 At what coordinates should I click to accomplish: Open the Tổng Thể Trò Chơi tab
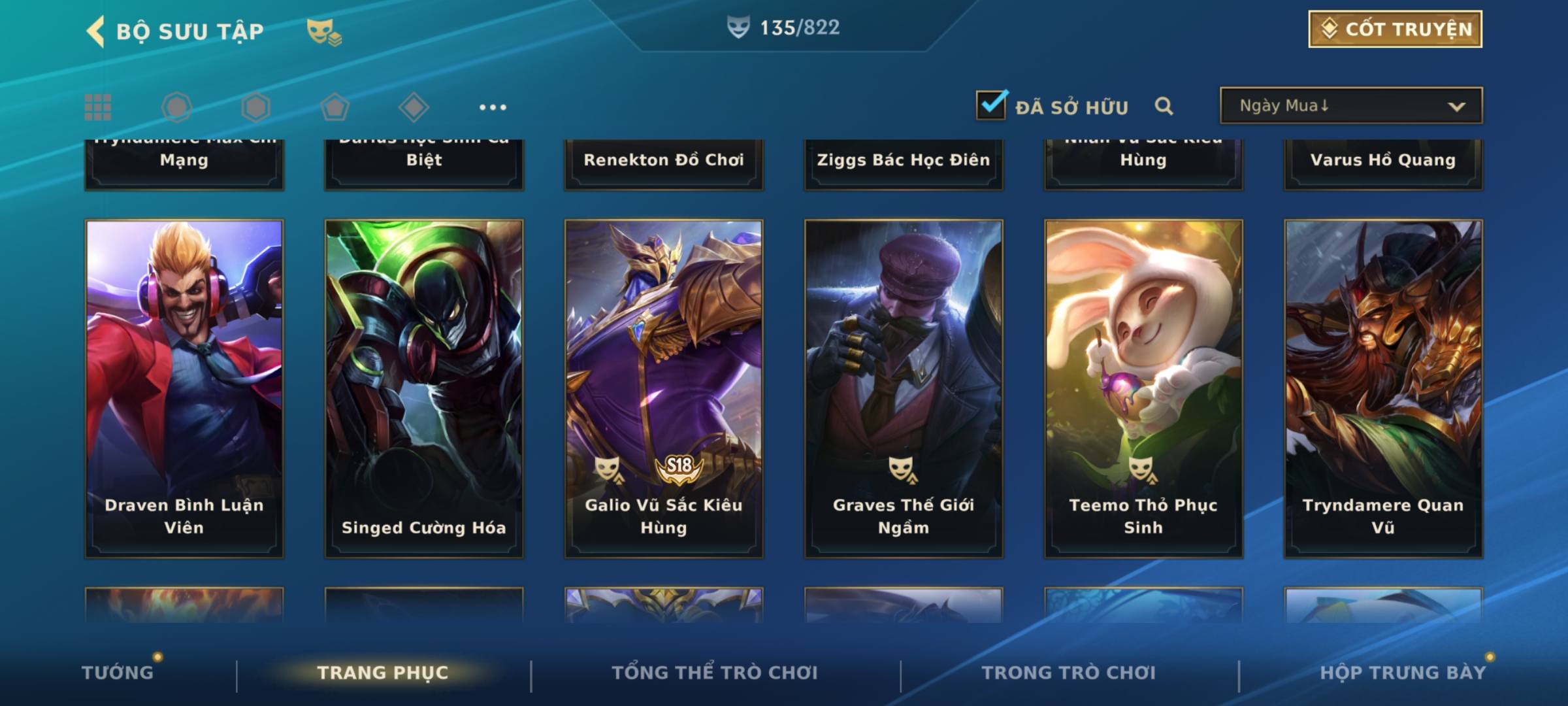[x=715, y=673]
